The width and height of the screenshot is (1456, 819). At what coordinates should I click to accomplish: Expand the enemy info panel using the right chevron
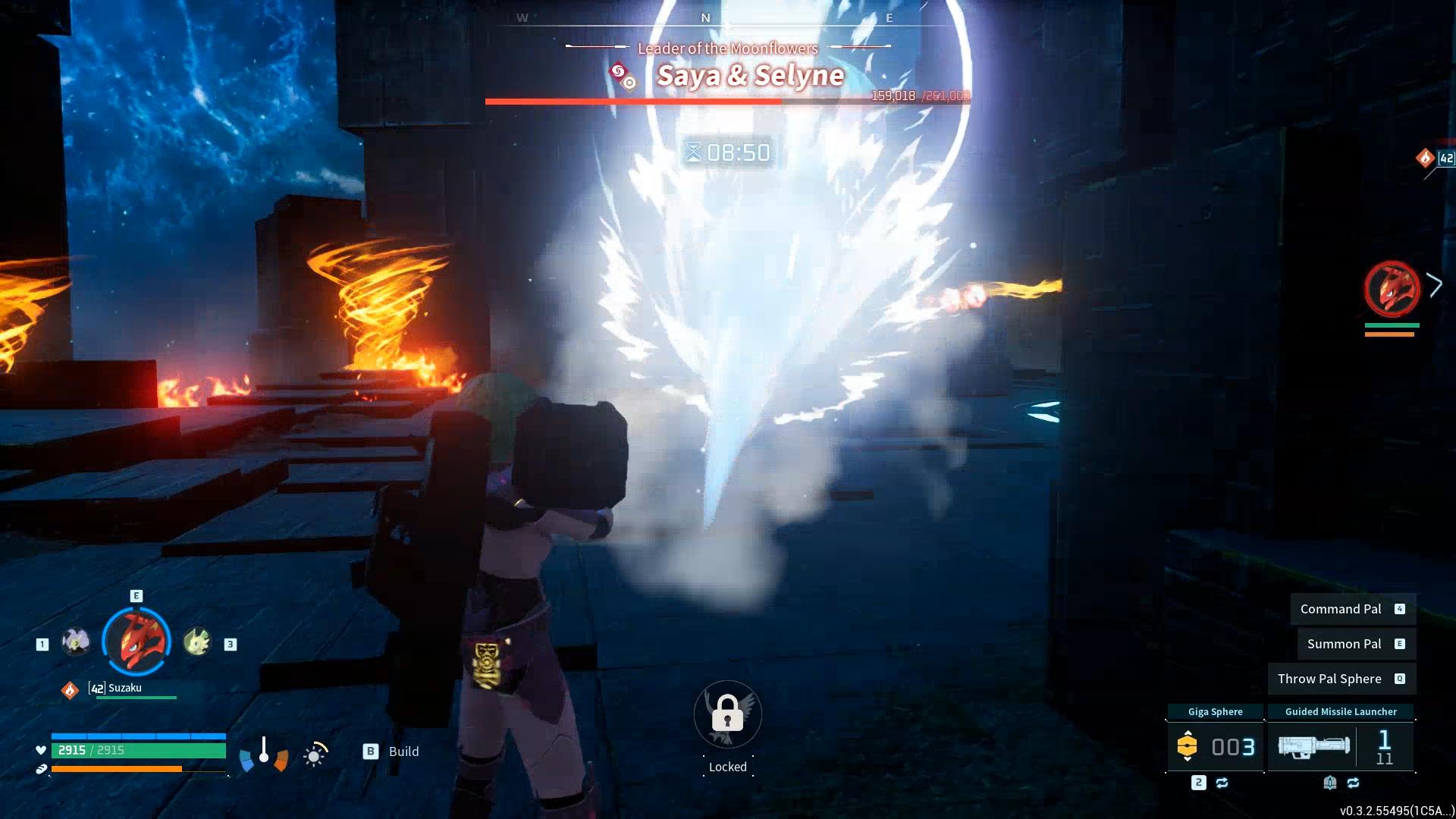1436,284
